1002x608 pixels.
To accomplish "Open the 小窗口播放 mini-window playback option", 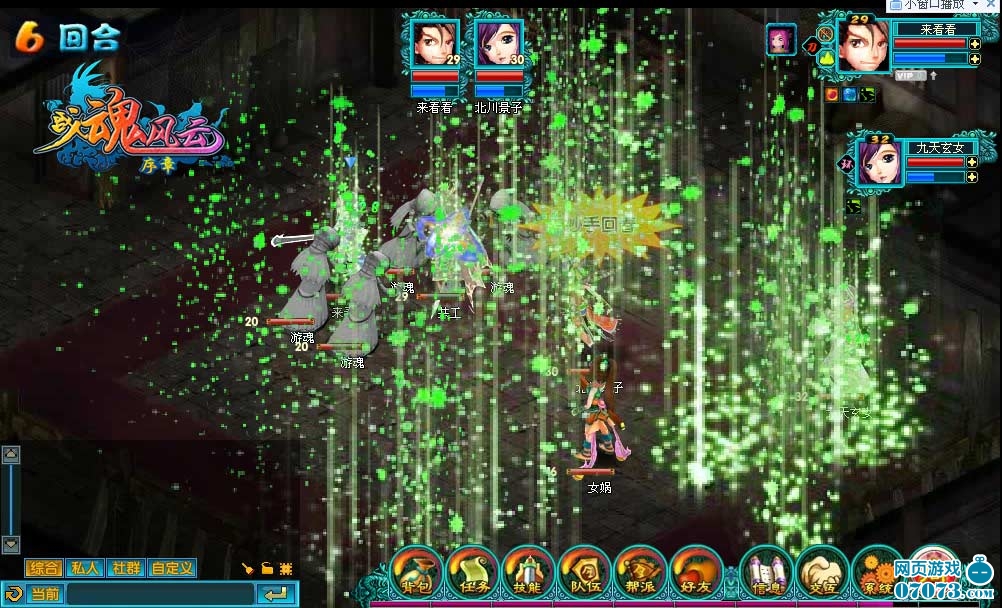I will (942, 5).
